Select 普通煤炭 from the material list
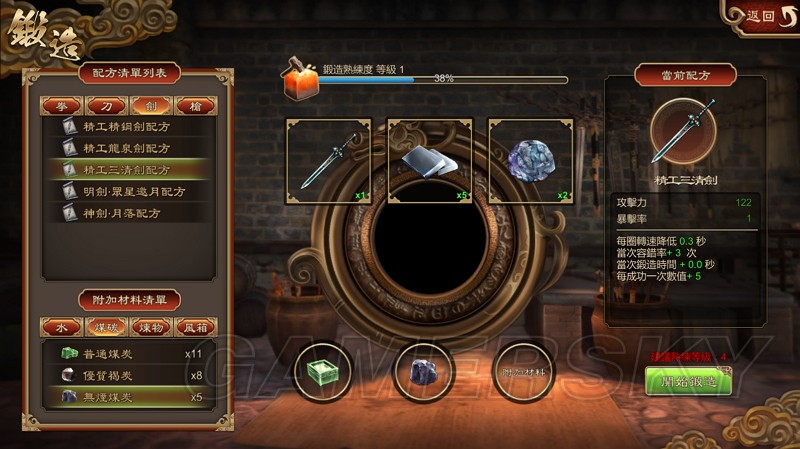800x449 pixels. click(x=130, y=354)
